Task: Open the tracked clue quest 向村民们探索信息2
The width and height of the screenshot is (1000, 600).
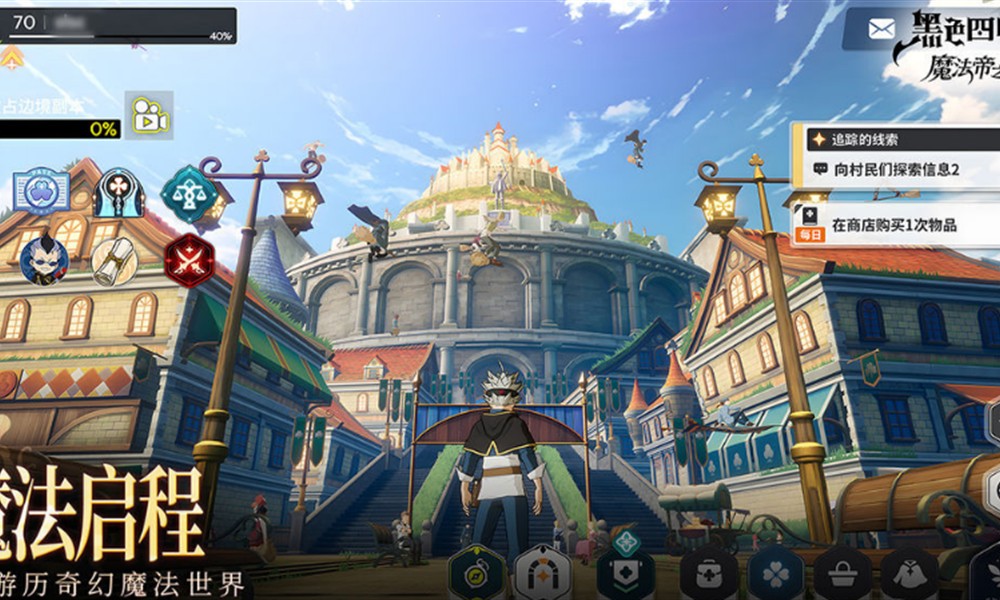Action: [x=896, y=170]
